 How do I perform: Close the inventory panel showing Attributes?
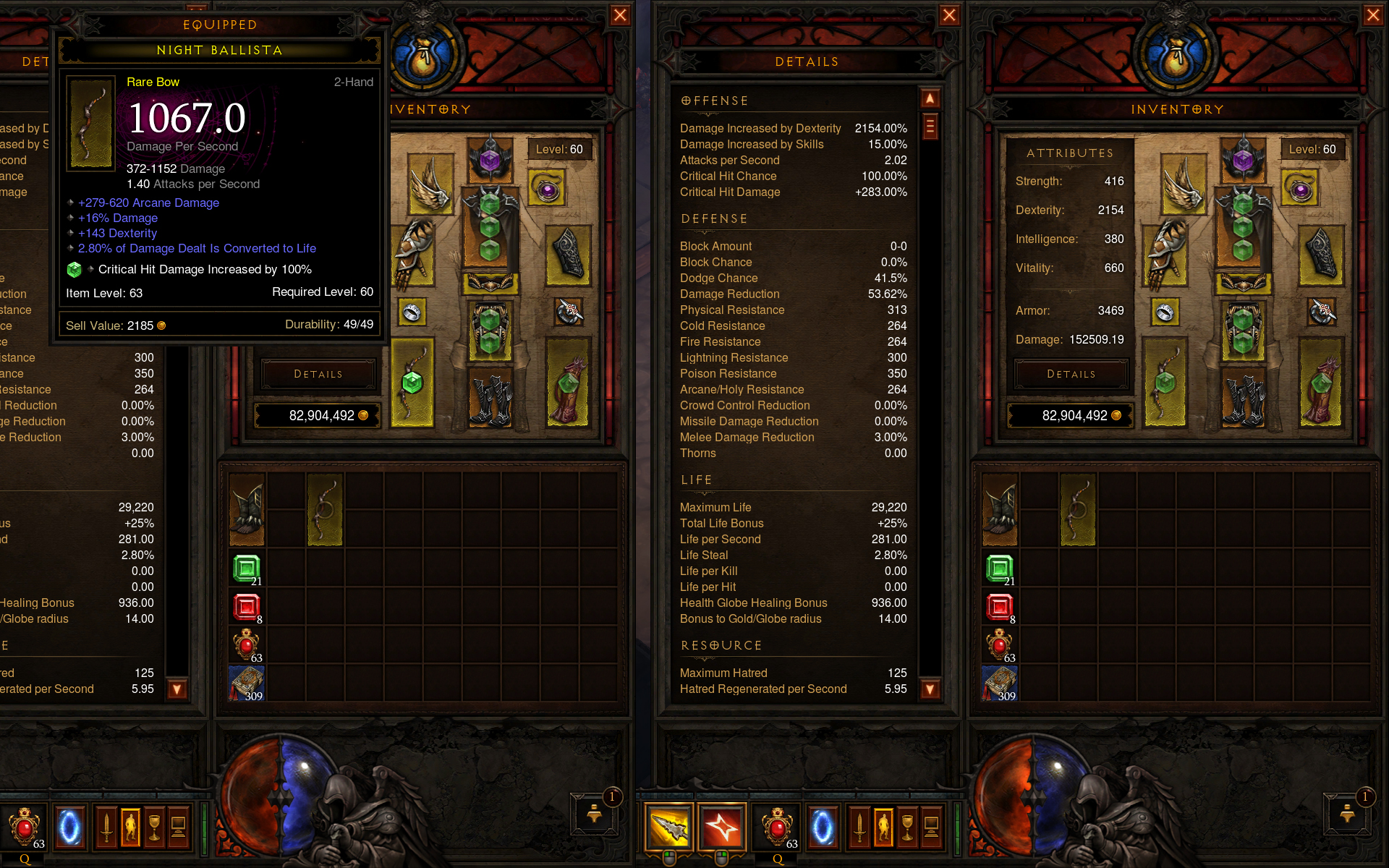1372,15
